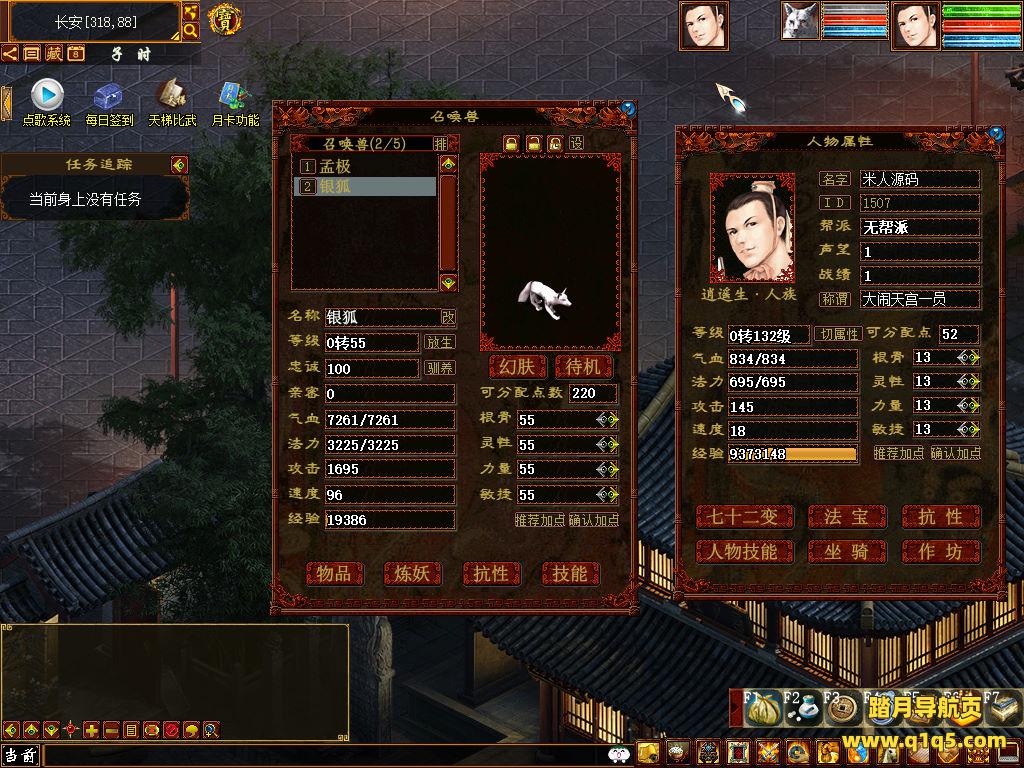This screenshot has width=1024, height=768.
Task: Open the 炼妖 refining panel
Action: coord(412,573)
